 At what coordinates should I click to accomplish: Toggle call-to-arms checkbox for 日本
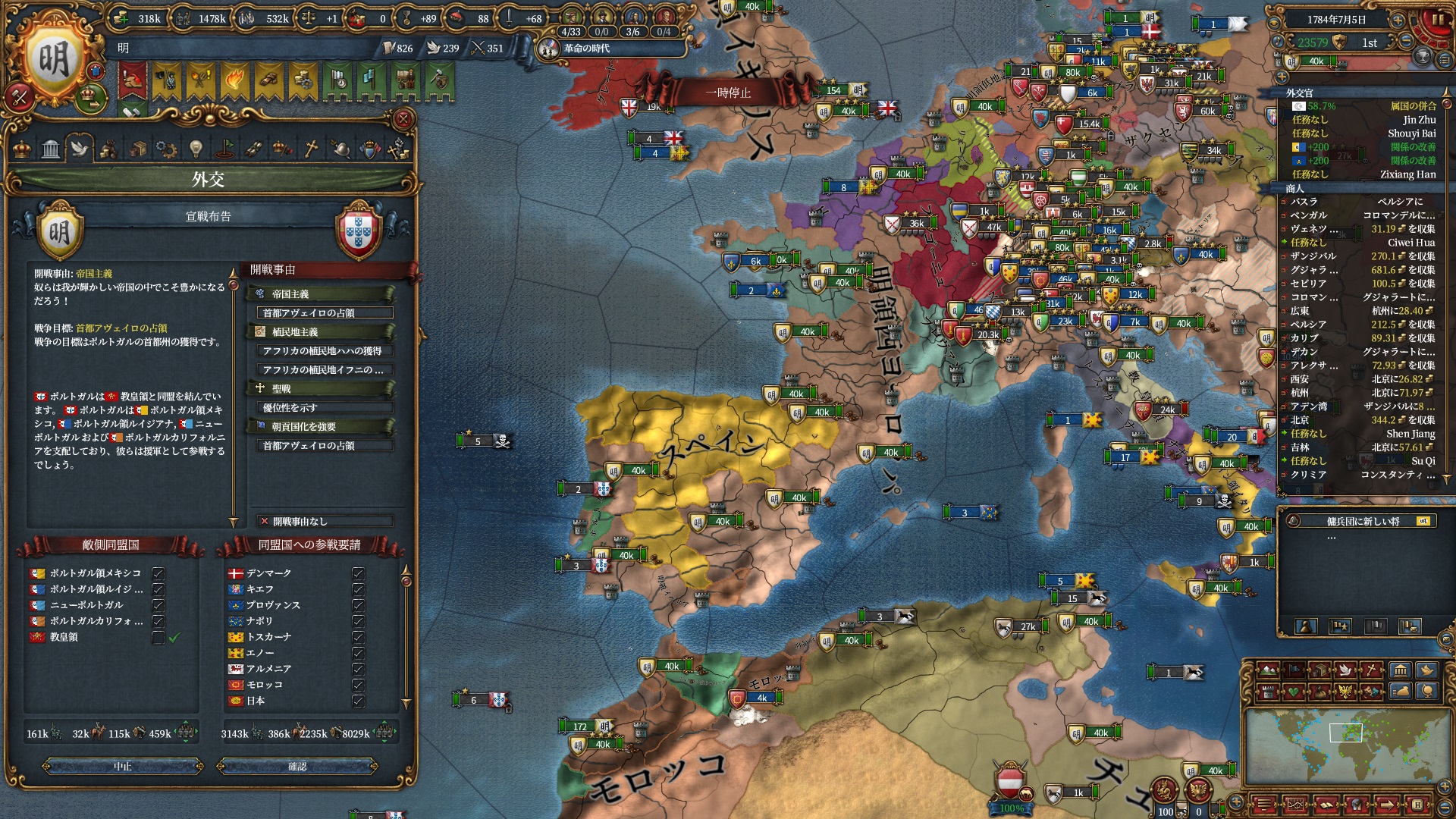[x=358, y=701]
